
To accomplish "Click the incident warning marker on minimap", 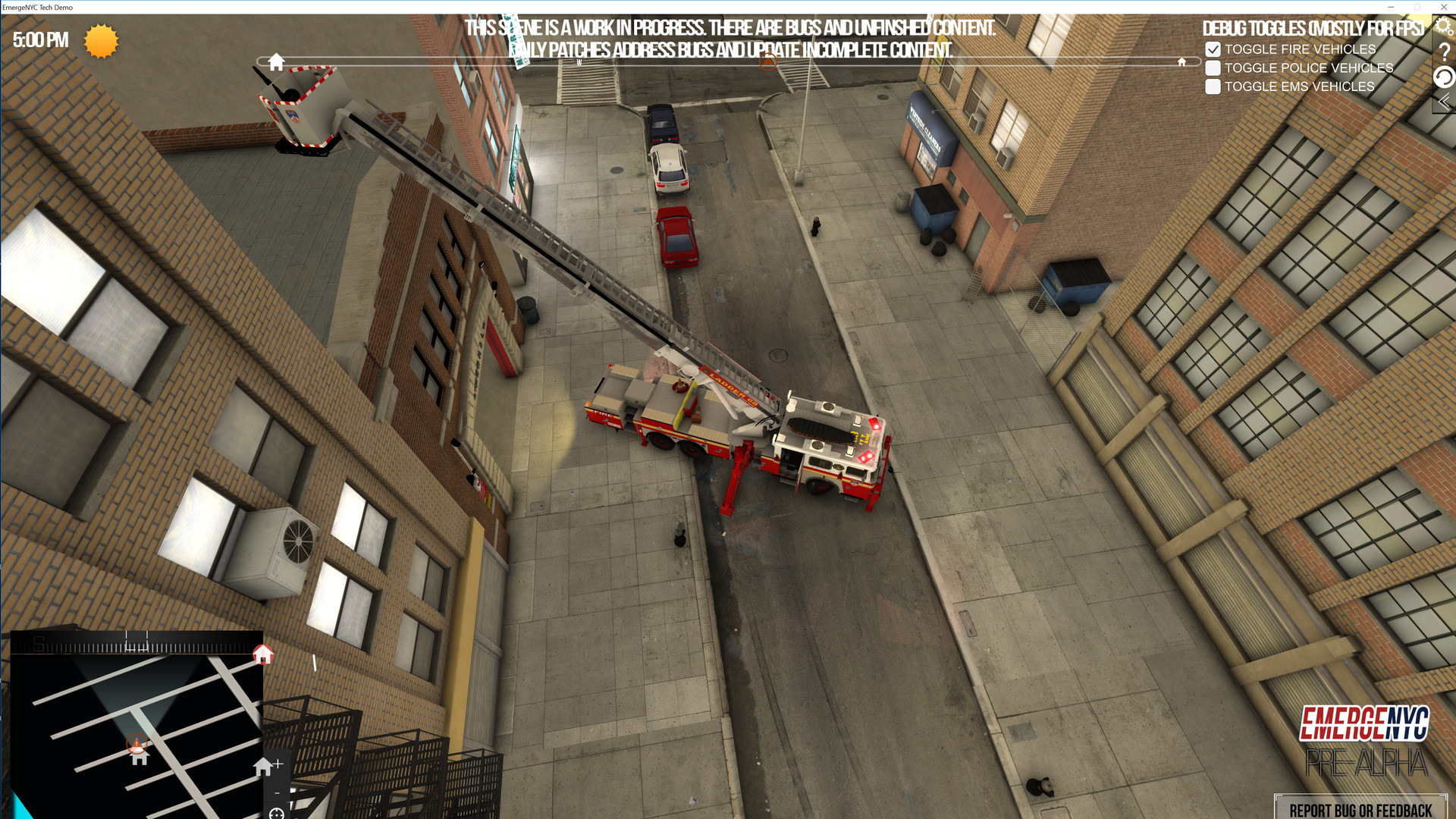I will pos(136,743).
